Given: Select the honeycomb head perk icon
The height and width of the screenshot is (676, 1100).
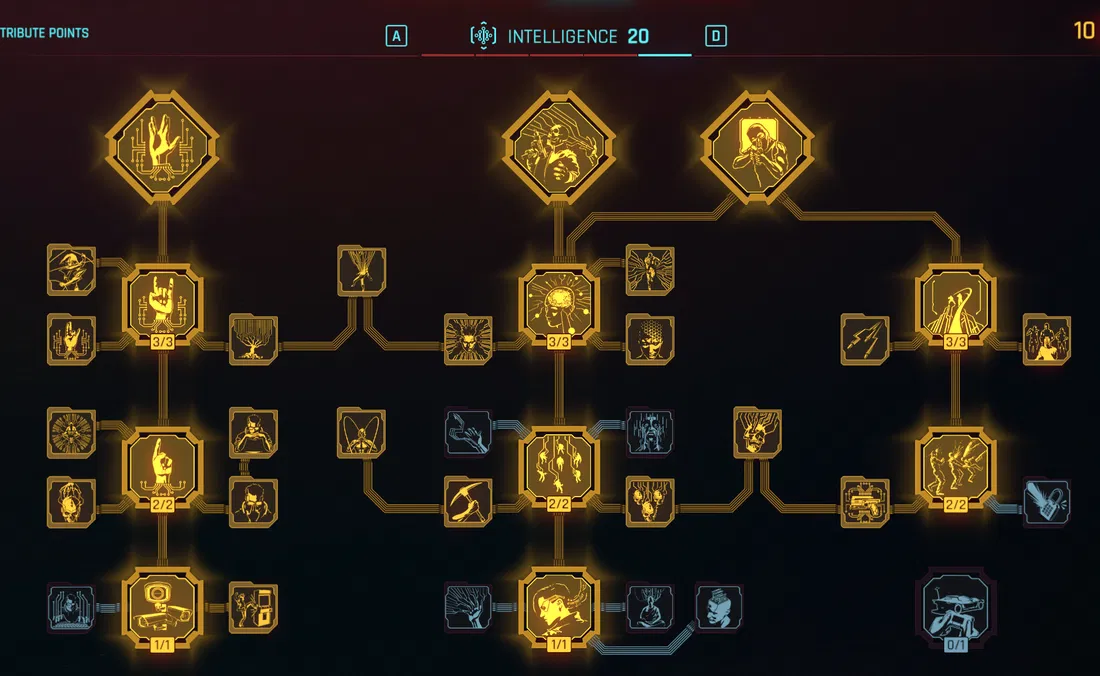Looking at the screenshot, I should pyautogui.click(x=650, y=339).
